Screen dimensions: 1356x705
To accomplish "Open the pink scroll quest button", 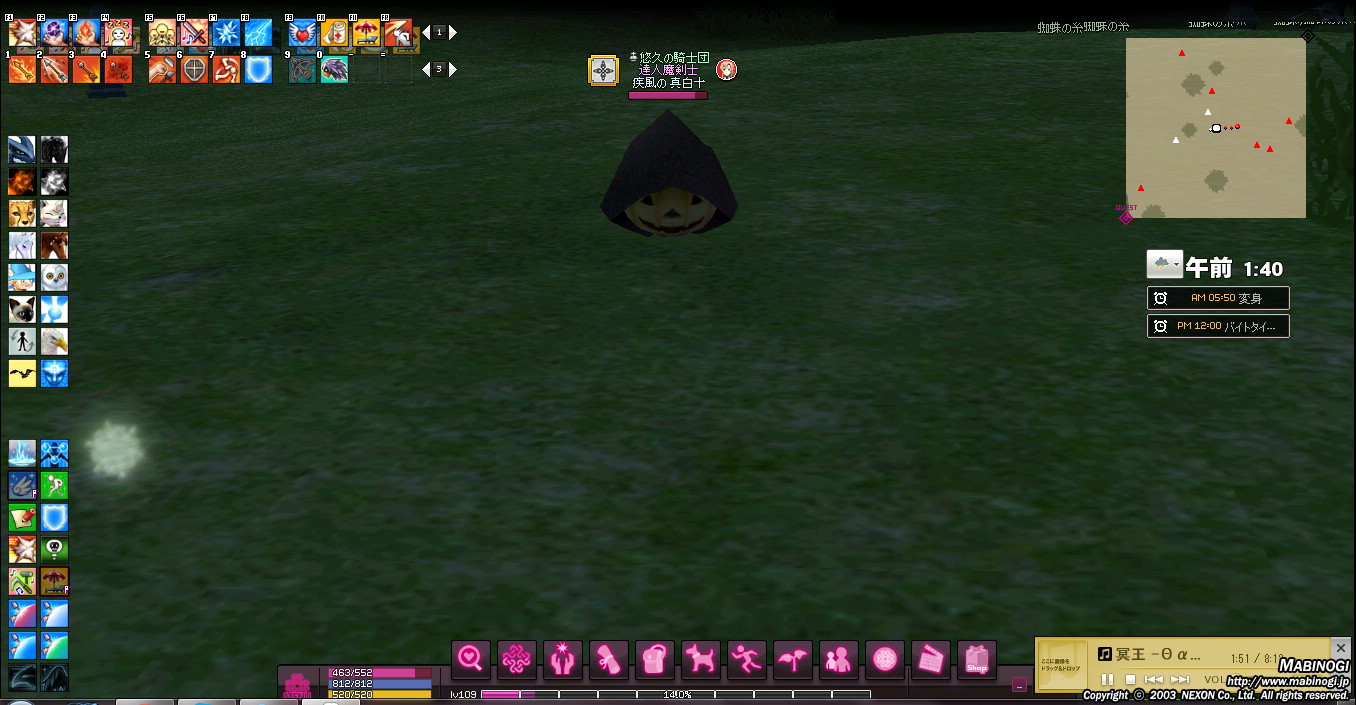I will [x=609, y=659].
